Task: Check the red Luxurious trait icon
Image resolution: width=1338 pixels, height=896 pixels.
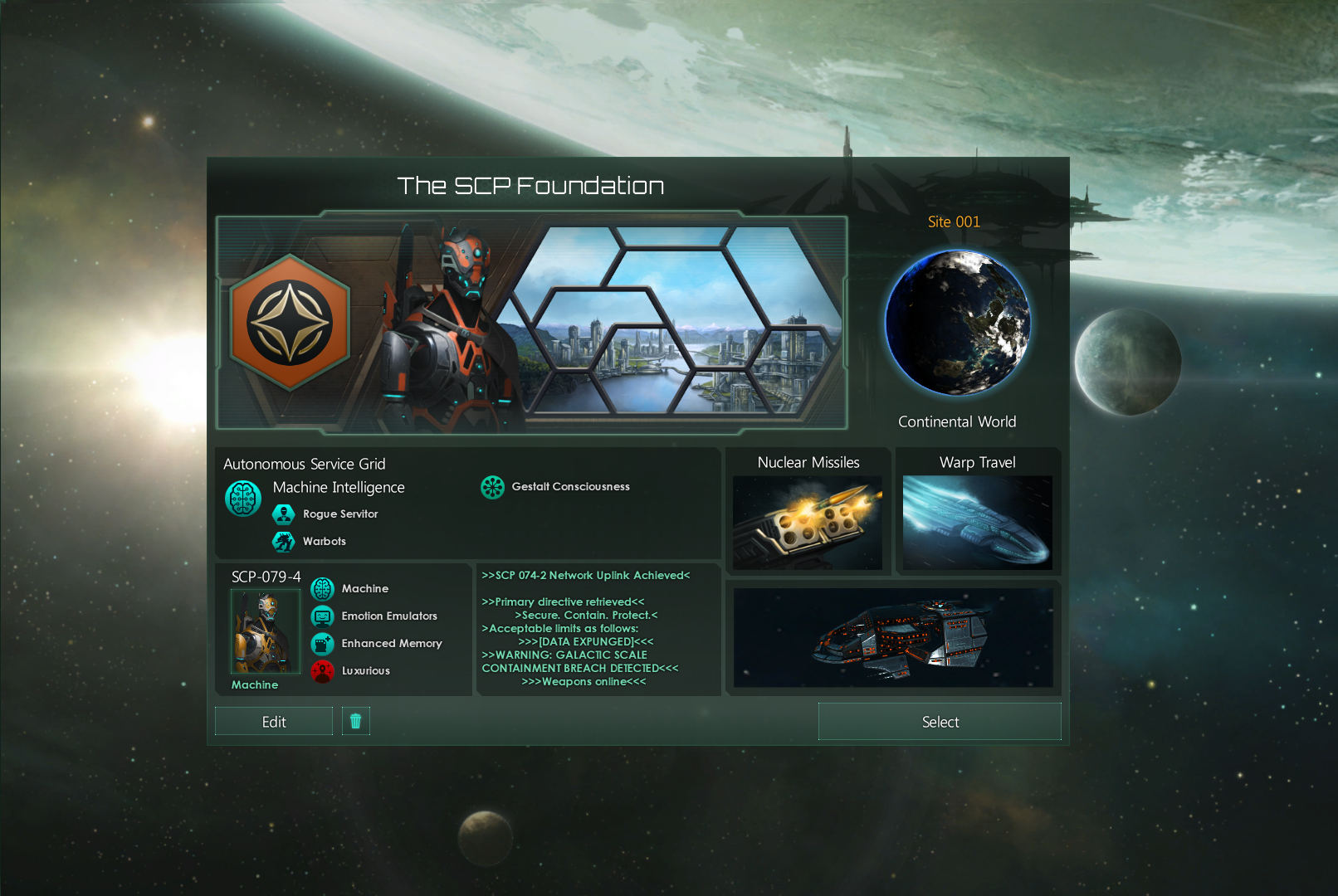Action: [x=322, y=671]
